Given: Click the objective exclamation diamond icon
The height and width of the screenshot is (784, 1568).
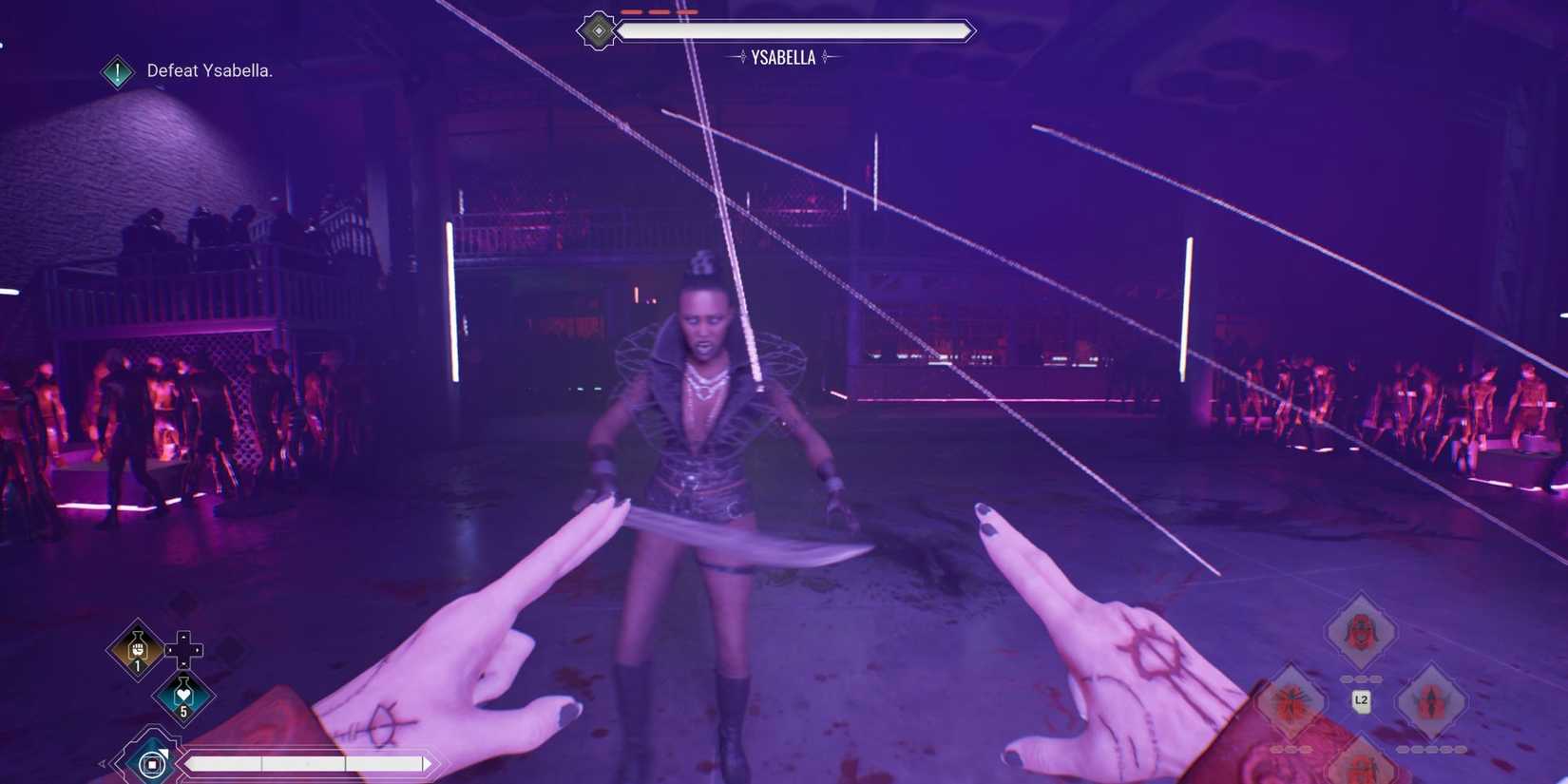Looking at the screenshot, I should tap(116, 70).
